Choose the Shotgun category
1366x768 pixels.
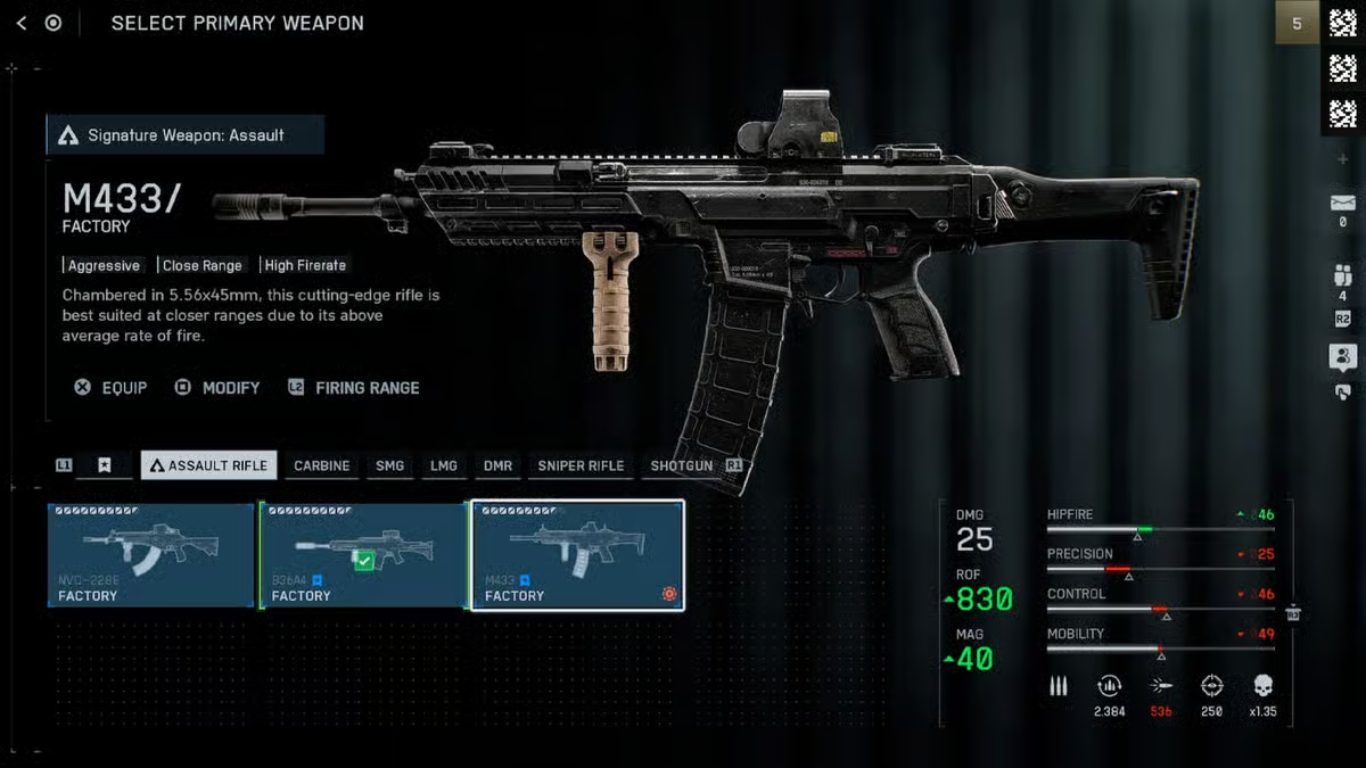point(682,465)
